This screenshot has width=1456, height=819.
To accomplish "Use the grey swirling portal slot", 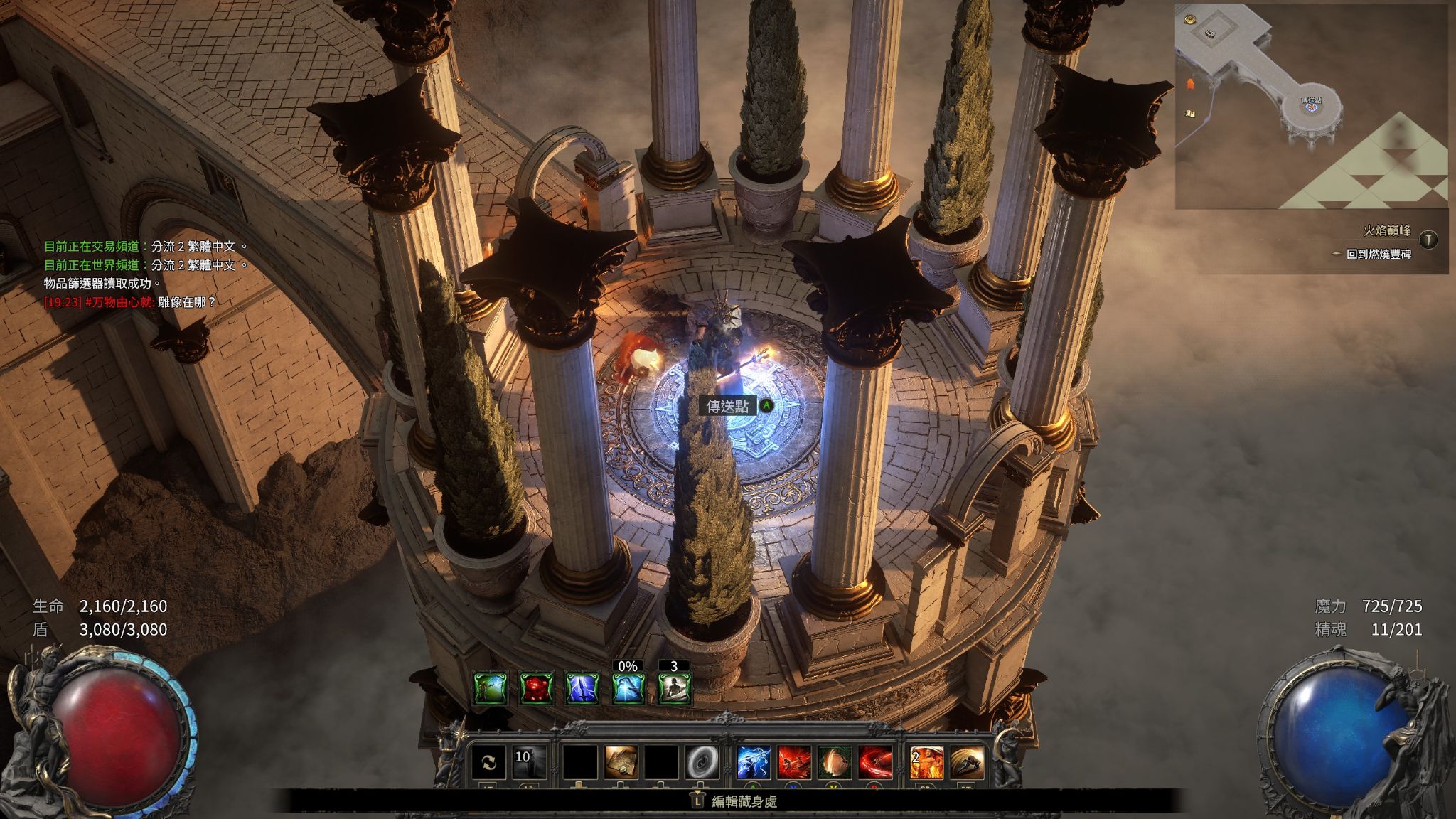I will 702,763.
